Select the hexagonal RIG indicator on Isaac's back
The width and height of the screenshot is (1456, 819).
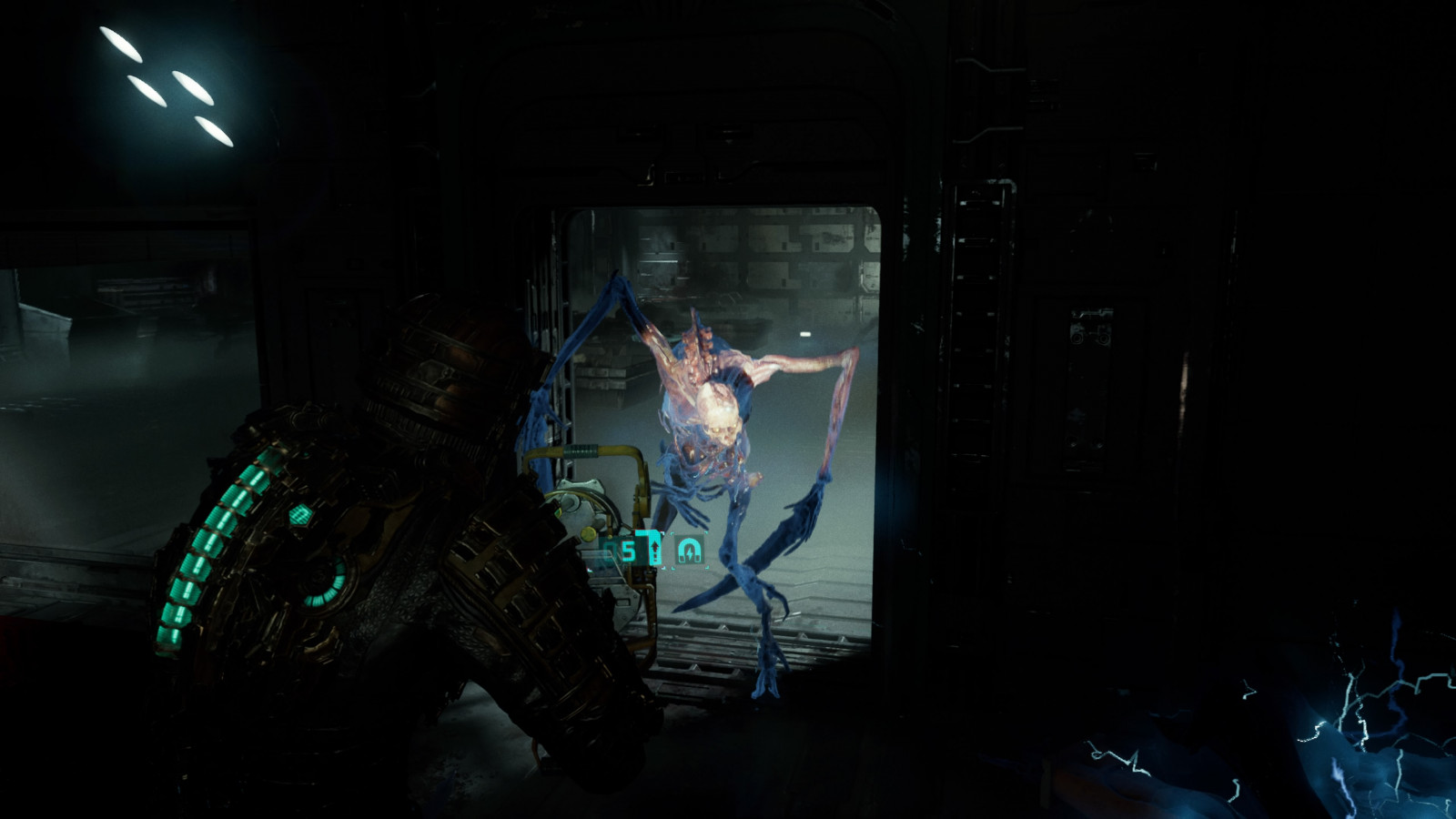pyautogui.click(x=300, y=516)
